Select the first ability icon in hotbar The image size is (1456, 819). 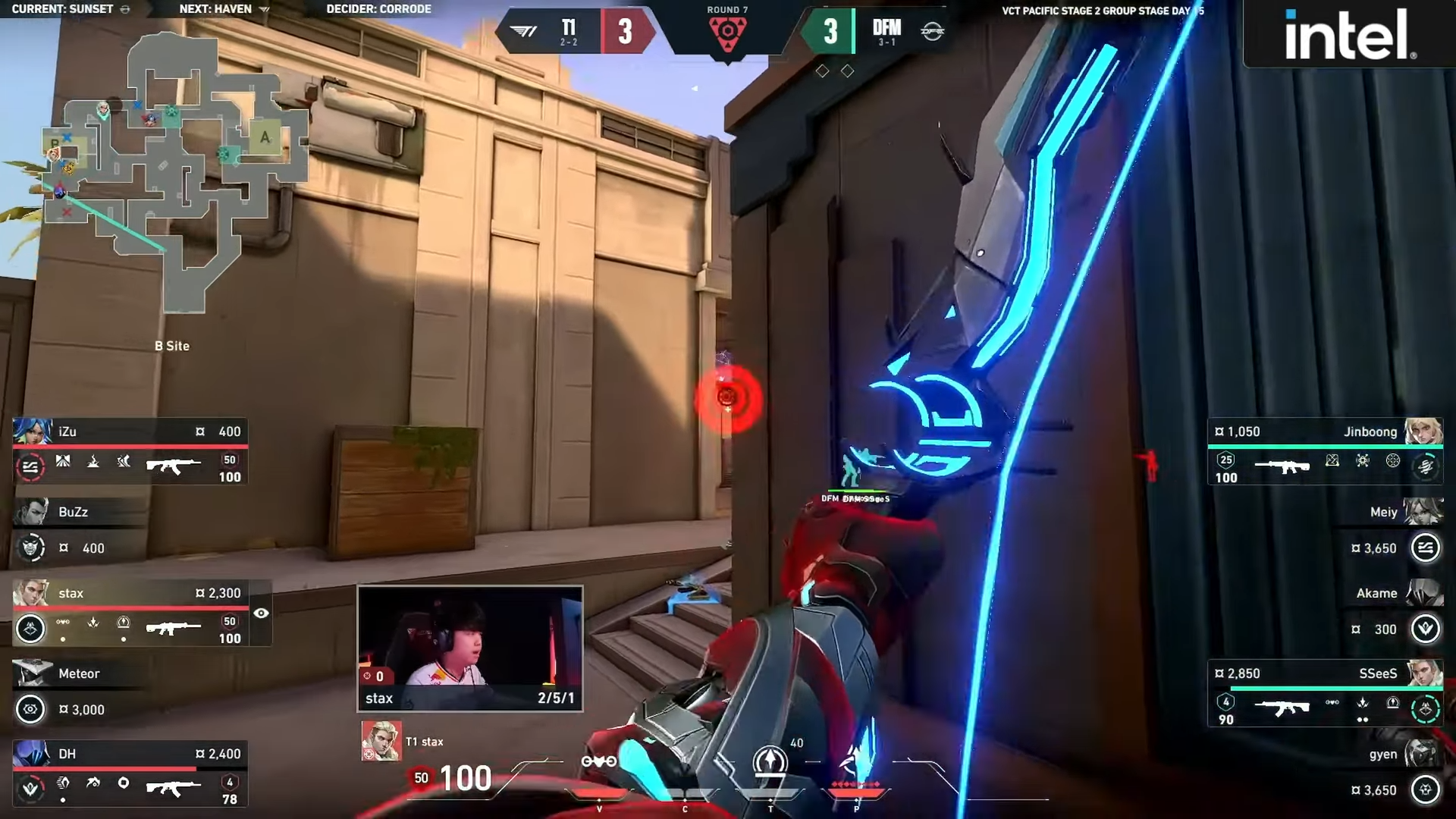point(598,761)
